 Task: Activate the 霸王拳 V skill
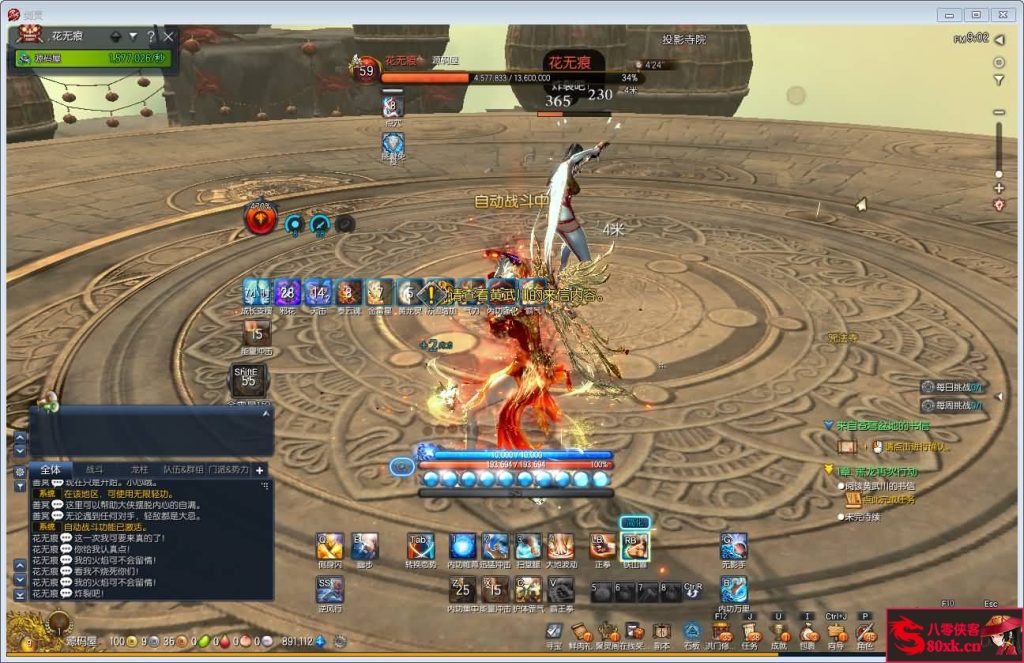coord(560,589)
